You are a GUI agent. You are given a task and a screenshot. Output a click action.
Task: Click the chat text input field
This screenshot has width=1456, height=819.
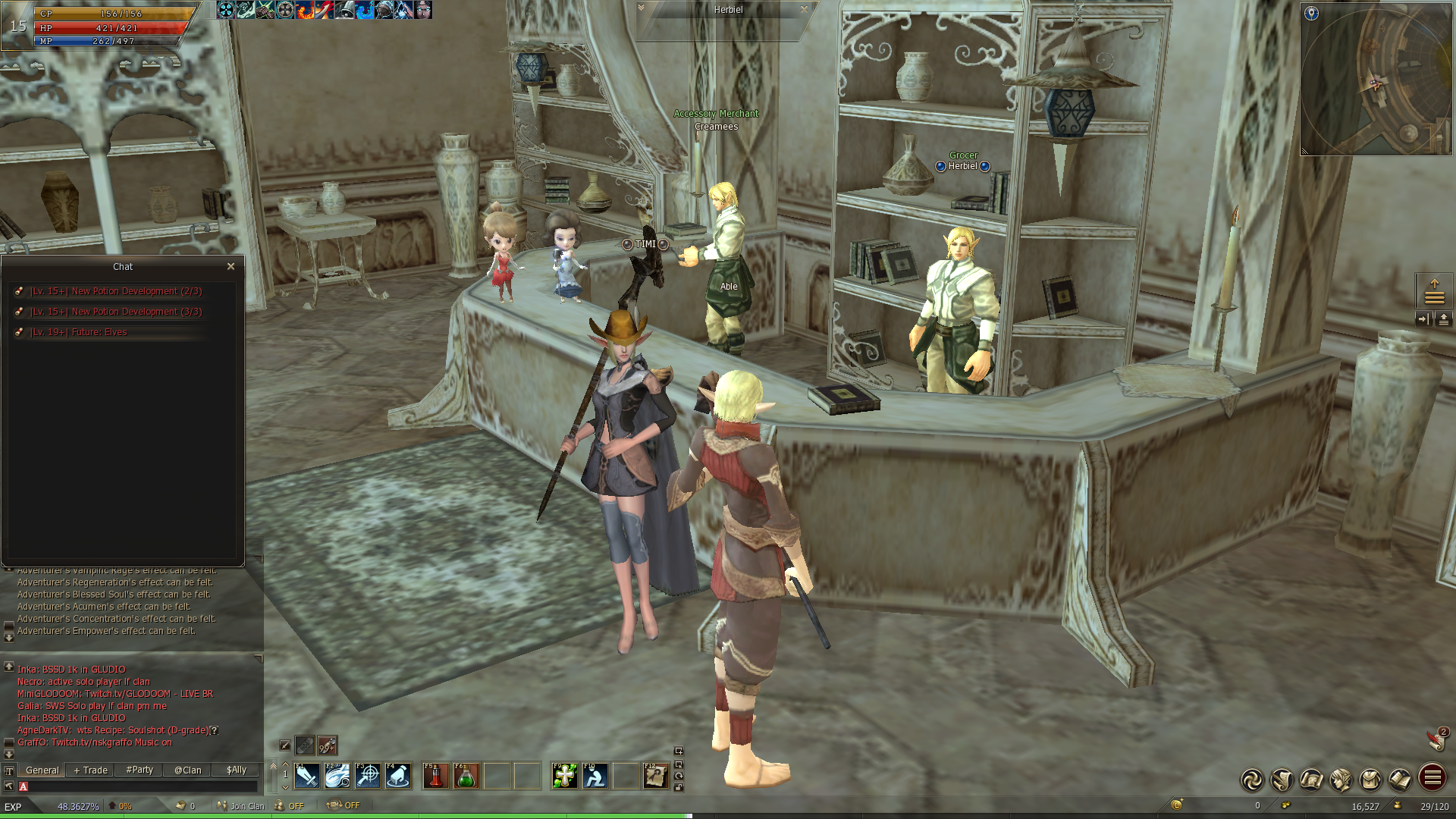point(140,787)
